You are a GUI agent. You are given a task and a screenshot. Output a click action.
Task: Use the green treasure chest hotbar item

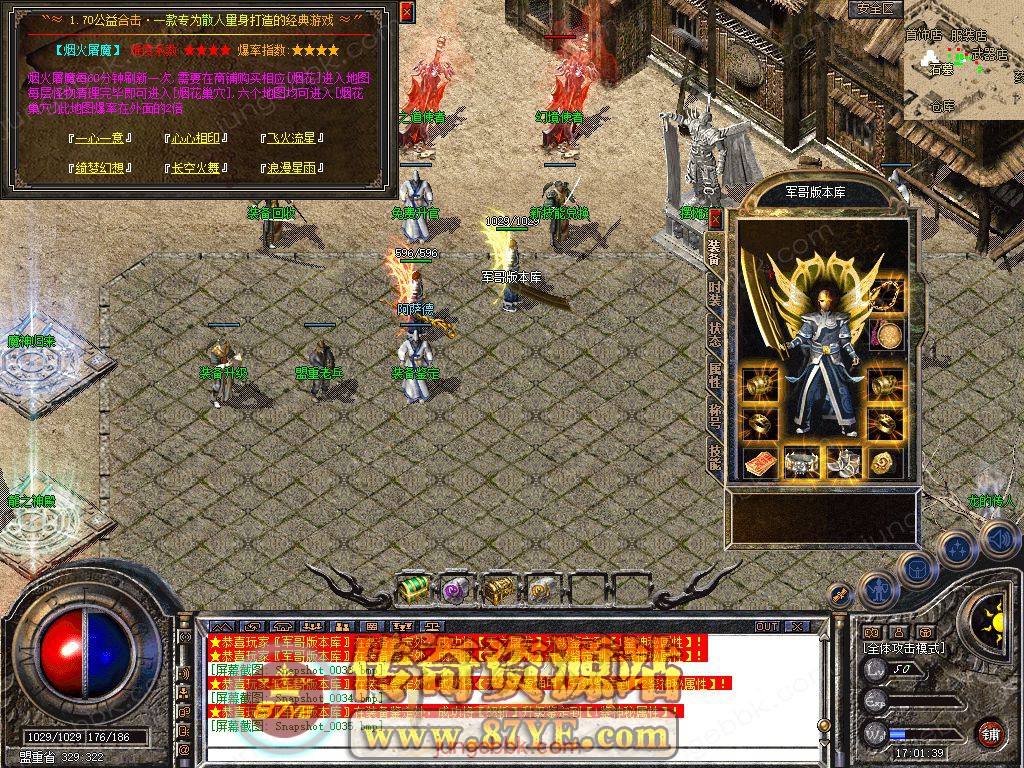click(x=413, y=590)
